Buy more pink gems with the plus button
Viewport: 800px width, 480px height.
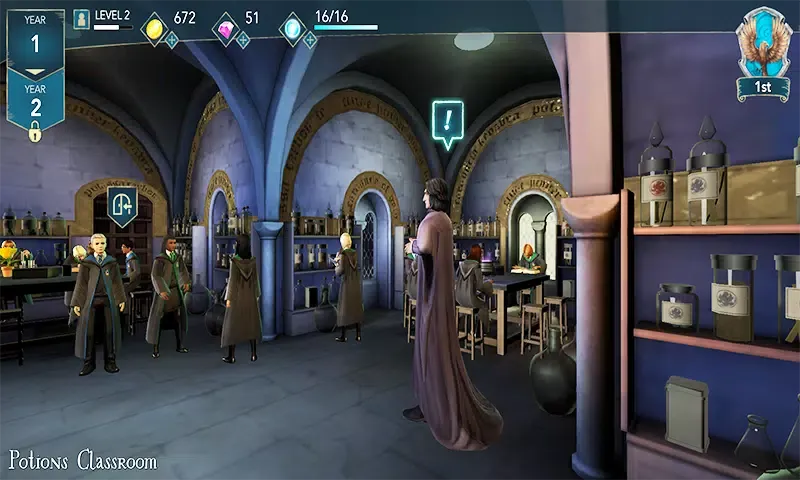point(242,40)
